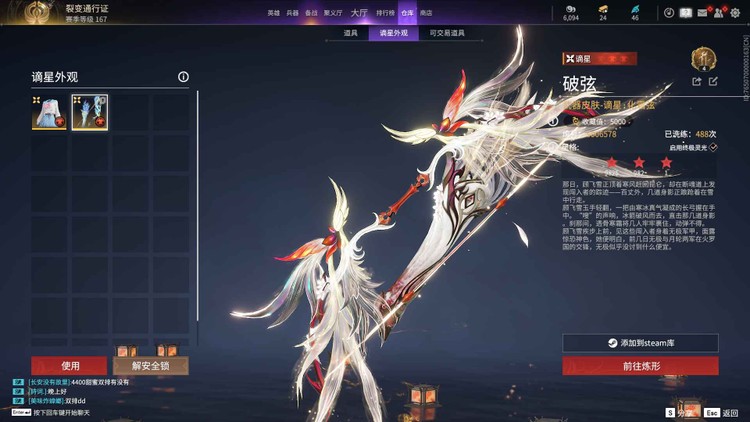Select the blue bow weapon skin slot
The width and height of the screenshot is (750, 422).
coord(89,113)
